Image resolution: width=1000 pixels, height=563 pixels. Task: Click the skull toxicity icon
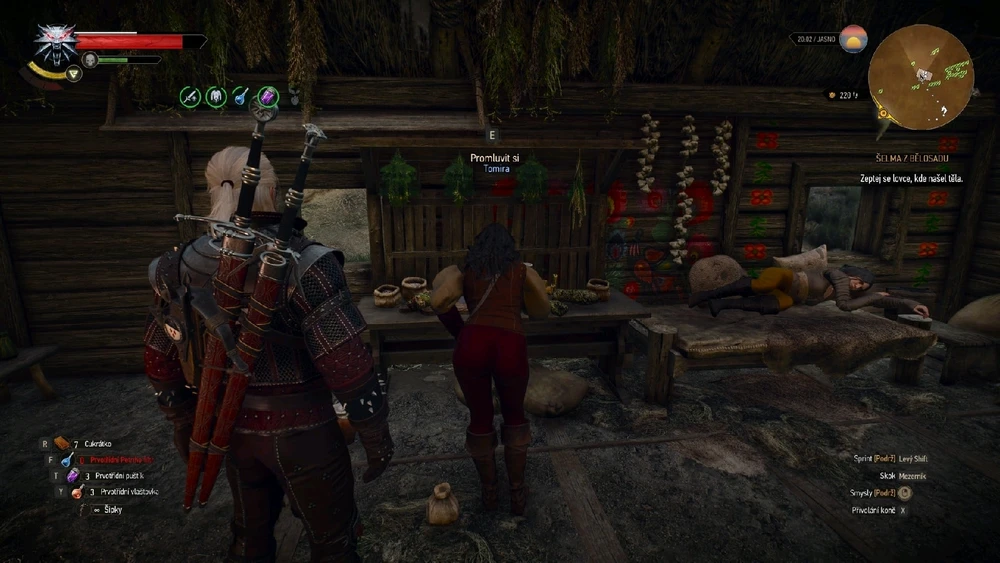[x=90, y=60]
